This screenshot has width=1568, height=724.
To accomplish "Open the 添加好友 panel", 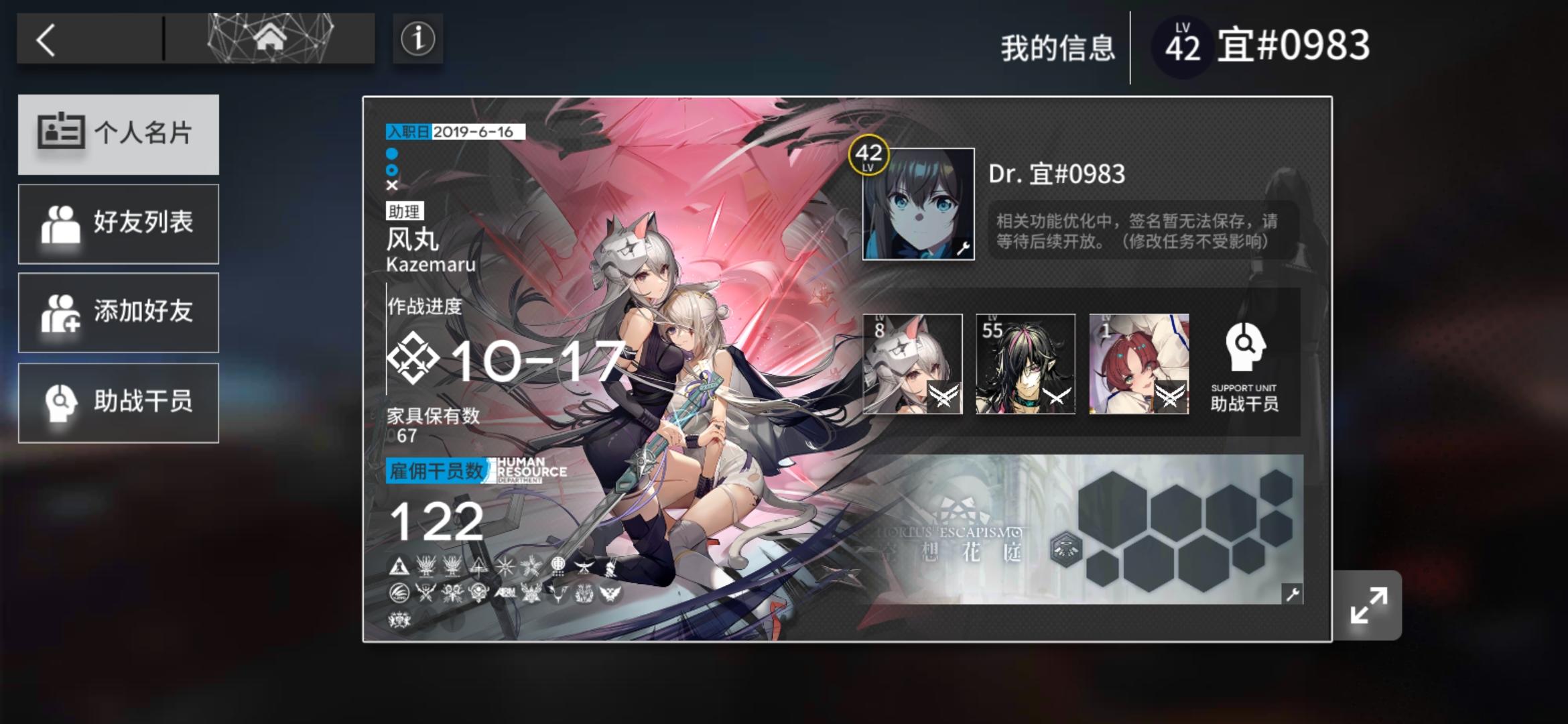I will [119, 312].
